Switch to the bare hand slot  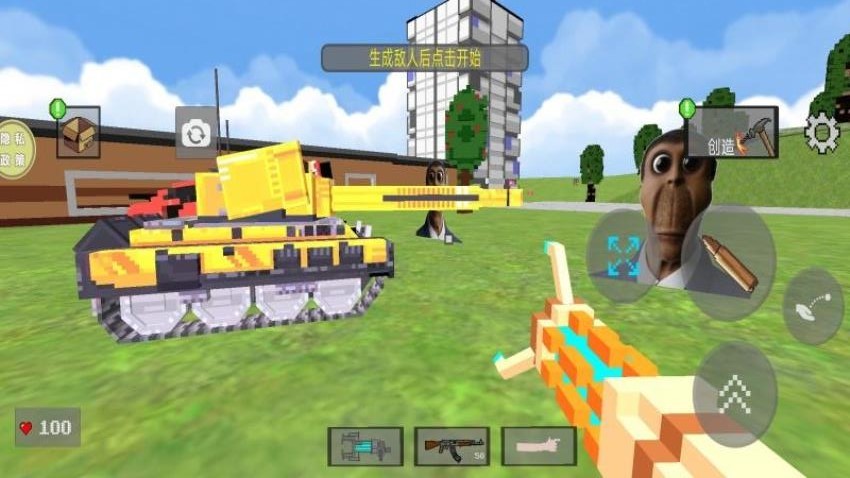539,446
